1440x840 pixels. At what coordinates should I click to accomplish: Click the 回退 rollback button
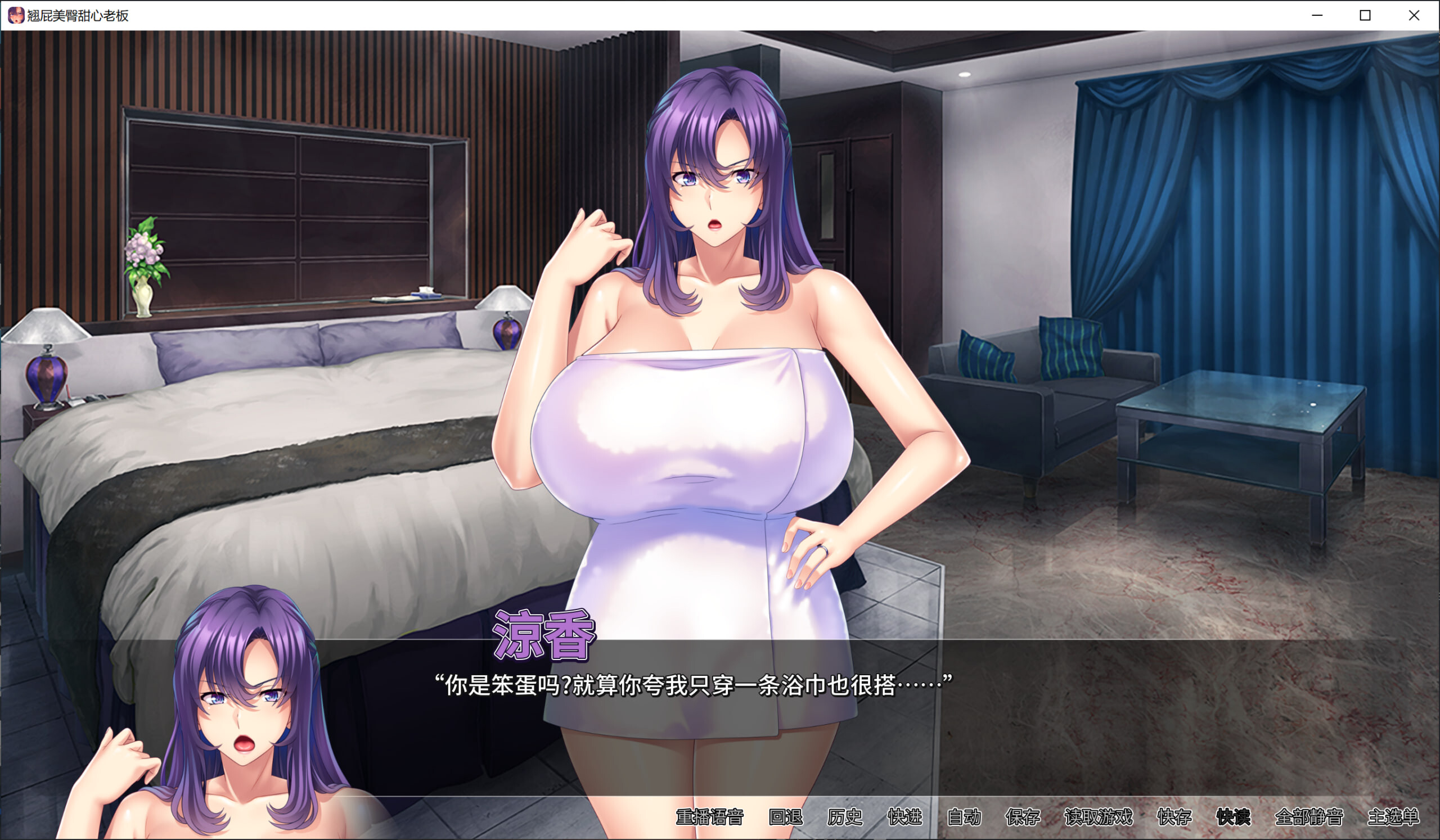pos(786,817)
